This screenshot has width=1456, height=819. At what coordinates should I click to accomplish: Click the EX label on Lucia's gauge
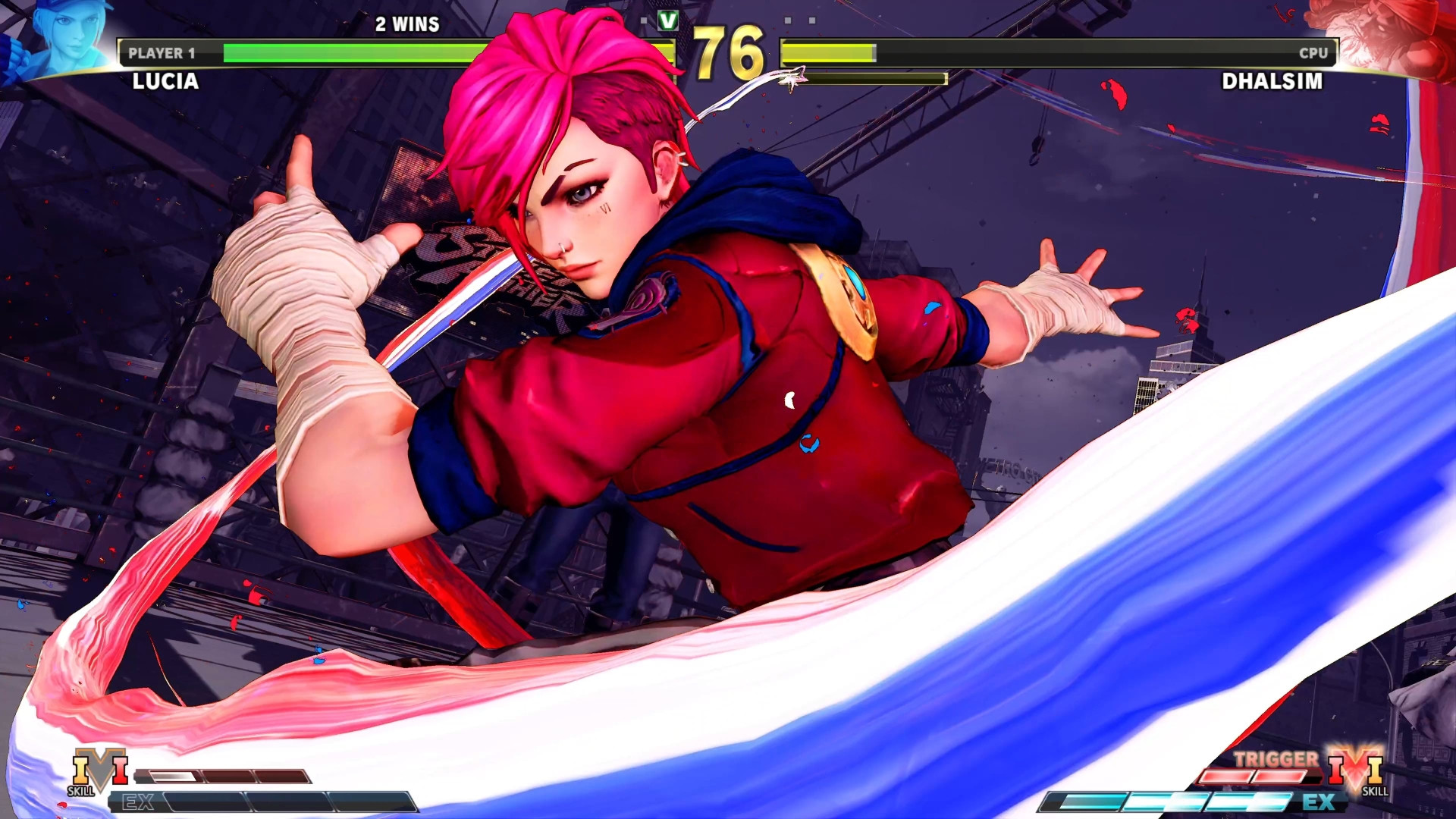pyautogui.click(x=140, y=800)
